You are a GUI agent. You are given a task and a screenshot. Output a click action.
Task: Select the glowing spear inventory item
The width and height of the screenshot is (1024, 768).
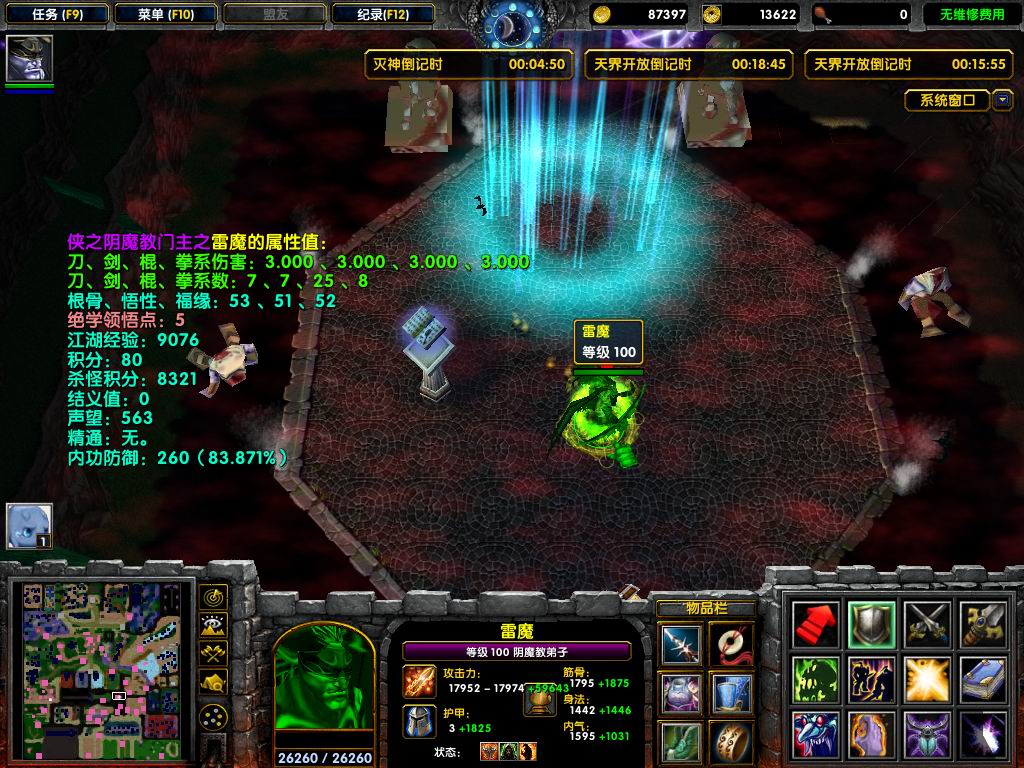click(683, 643)
